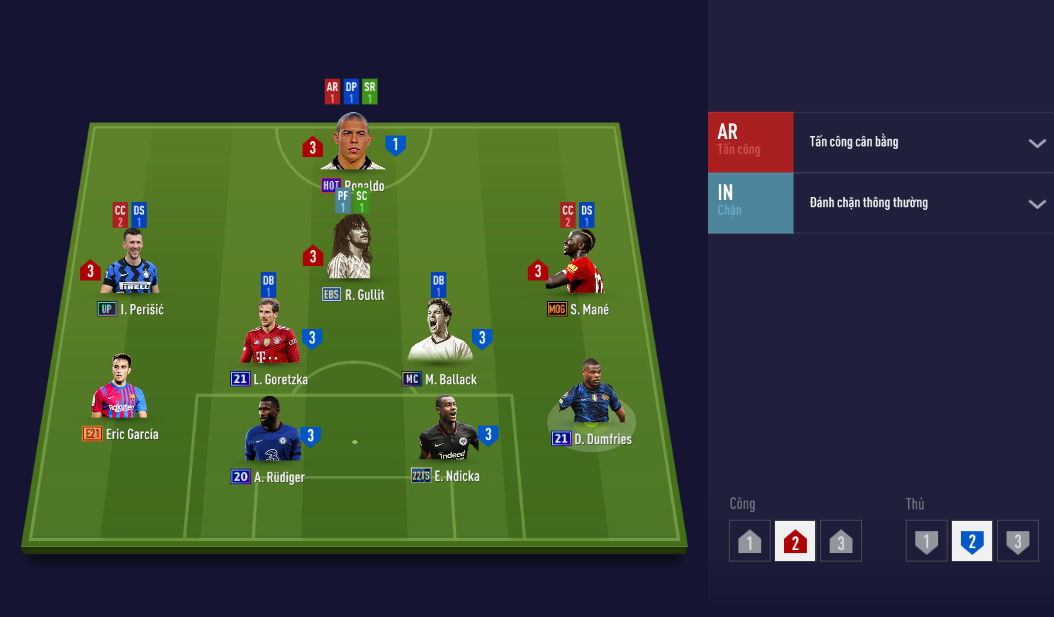Viewport: 1054px width, 617px height.
Task: Expand the IN interception tactic dropdown
Action: 1036,204
